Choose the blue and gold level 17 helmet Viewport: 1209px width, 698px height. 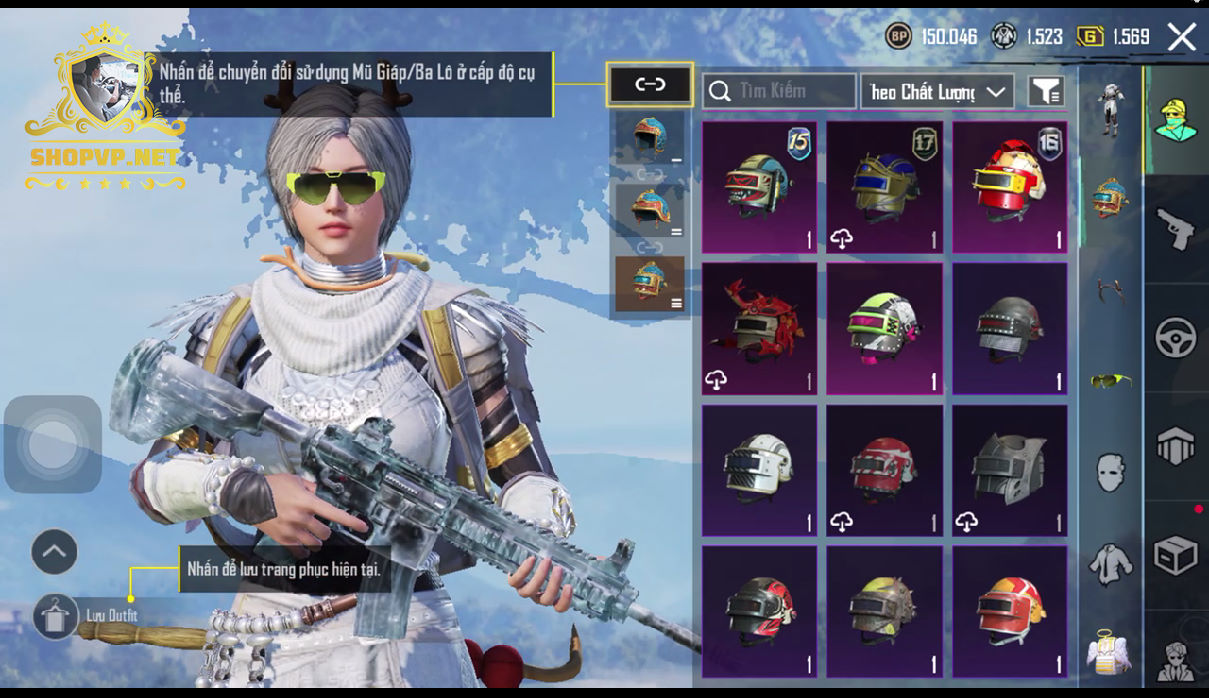click(x=884, y=187)
